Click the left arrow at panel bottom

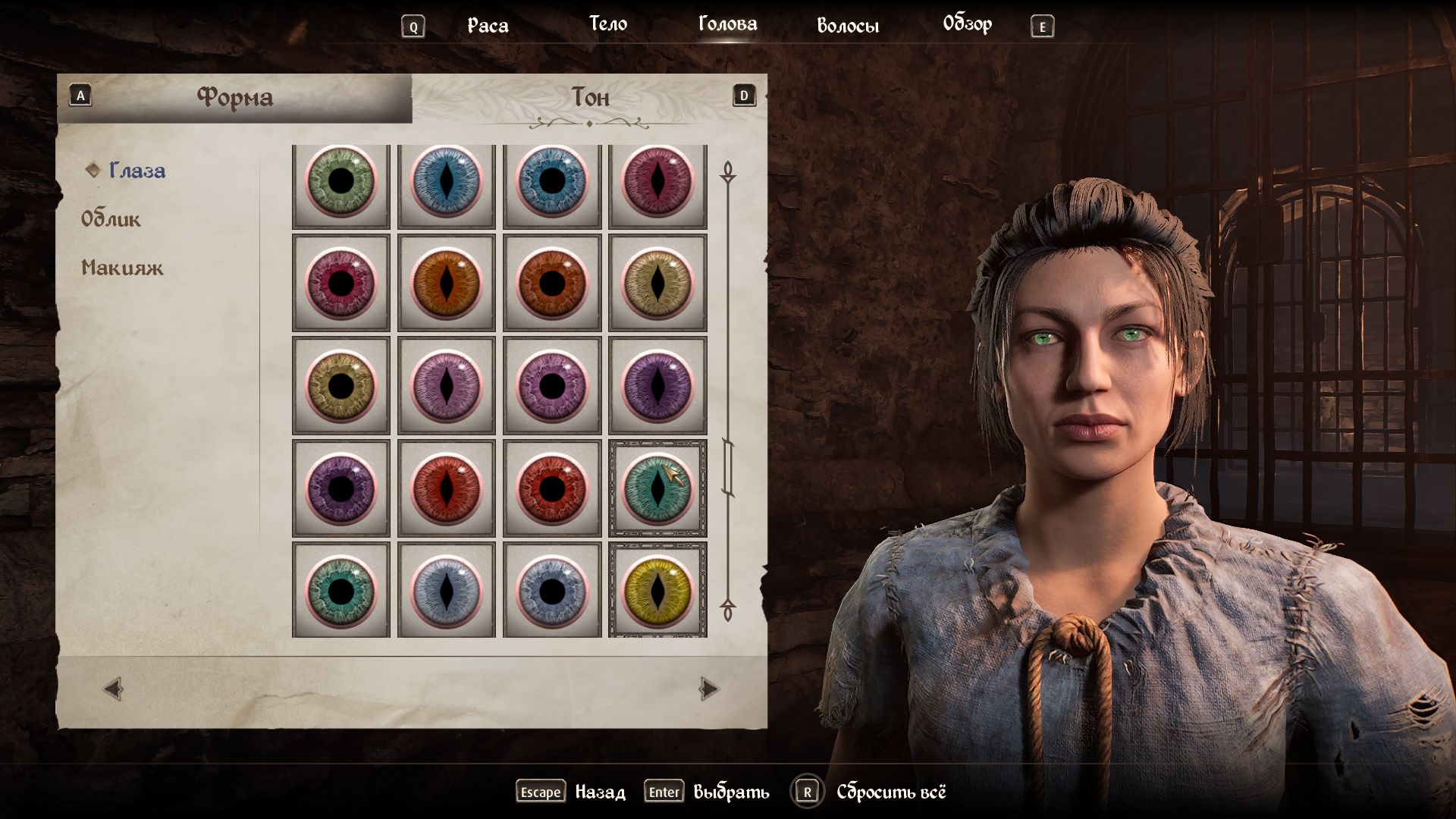click(113, 689)
